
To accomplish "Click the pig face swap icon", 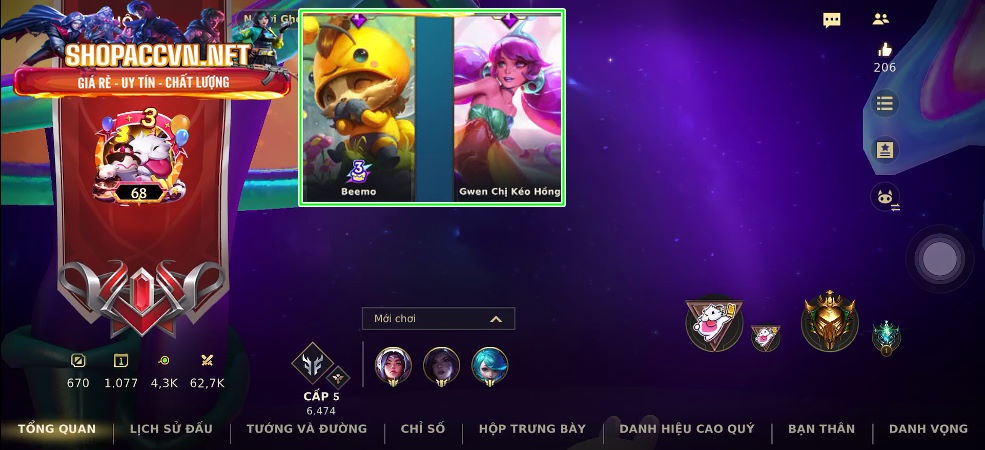I will [x=885, y=197].
